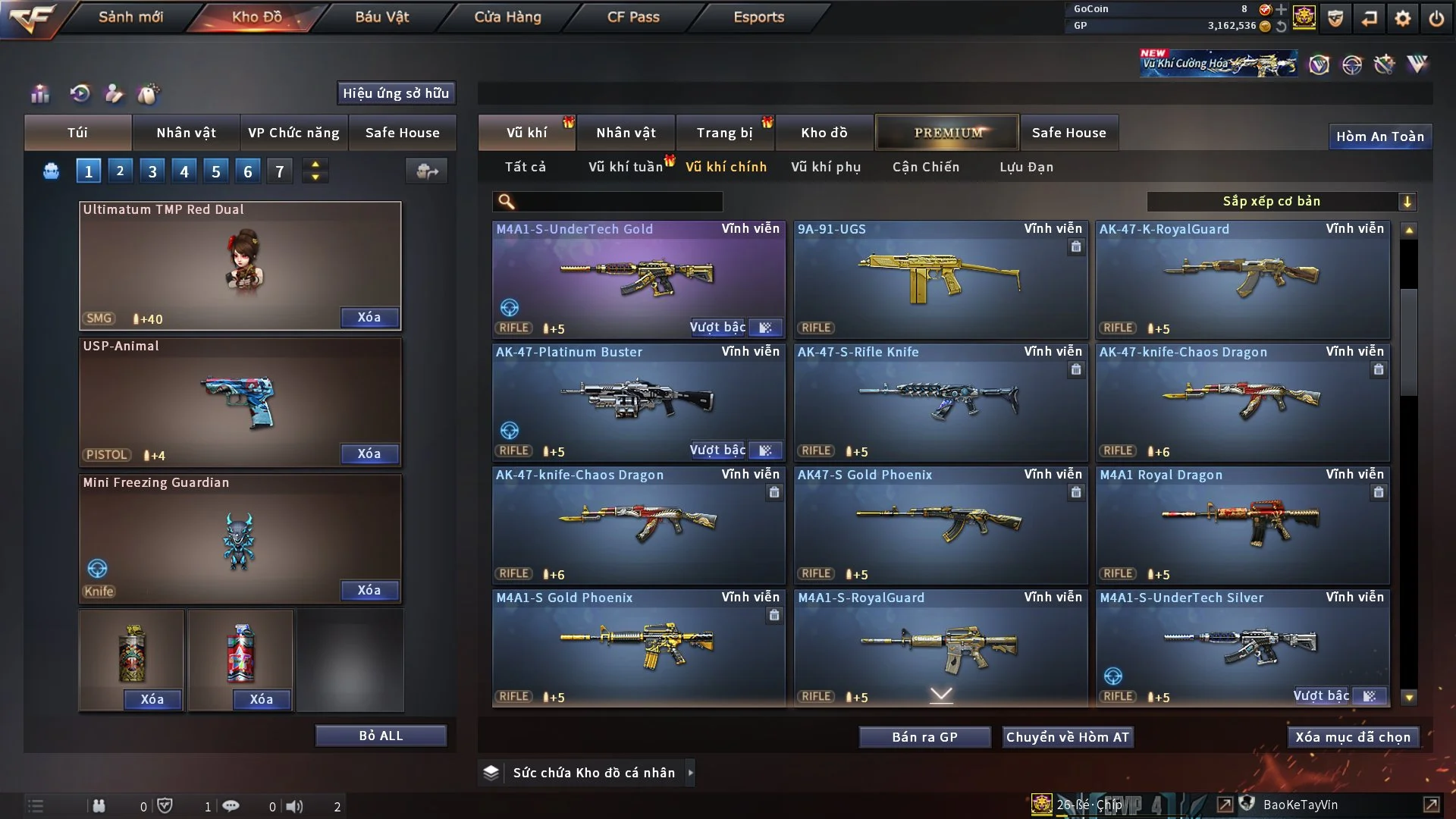Click the power exit icon
Image resolution: width=1456 pixels, height=819 pixels.
click(x=1436, y=18)
